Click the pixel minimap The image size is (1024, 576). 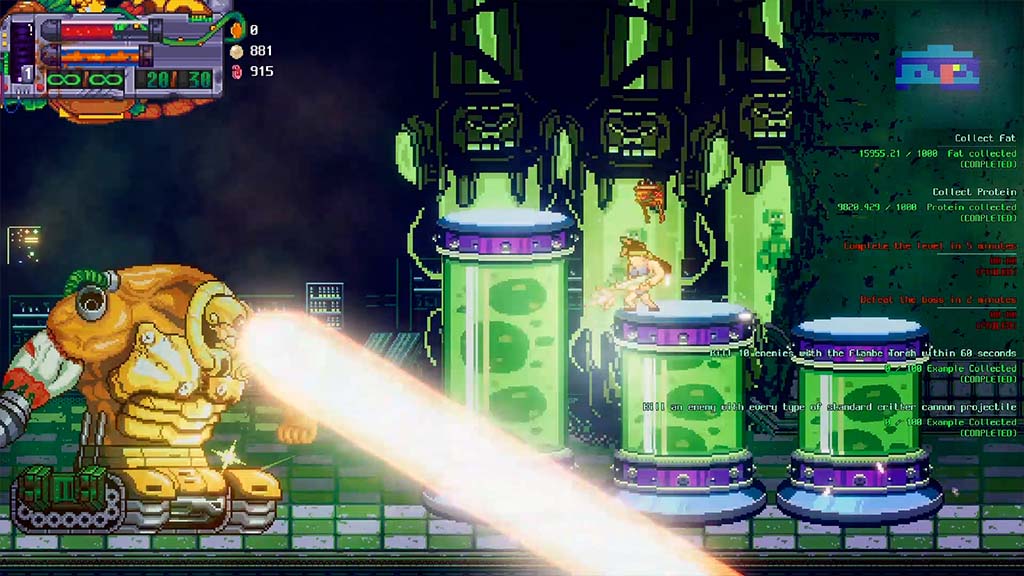coord(937,67)
